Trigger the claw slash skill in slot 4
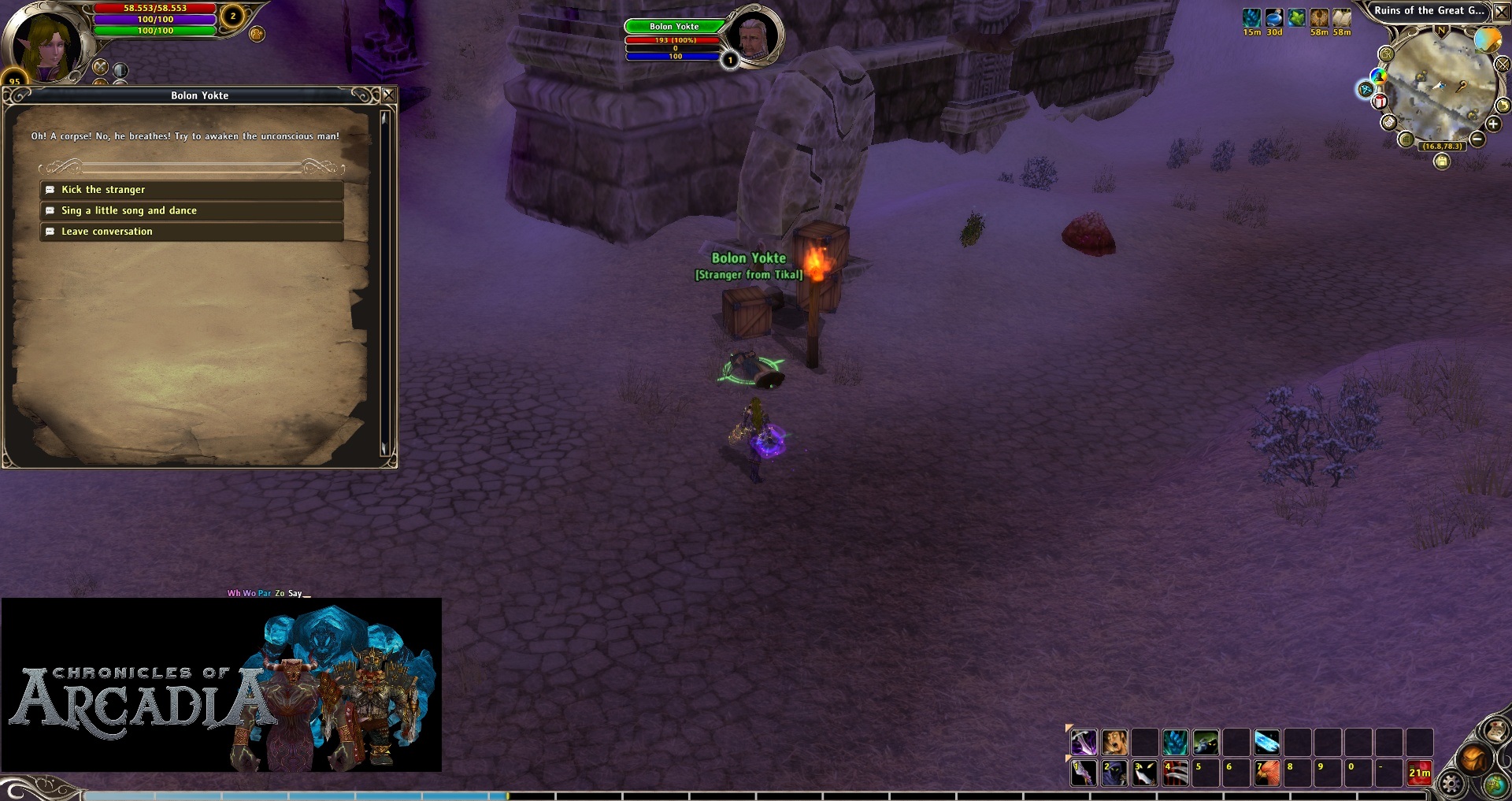The image size is (1512, 801). point(1175,773)
